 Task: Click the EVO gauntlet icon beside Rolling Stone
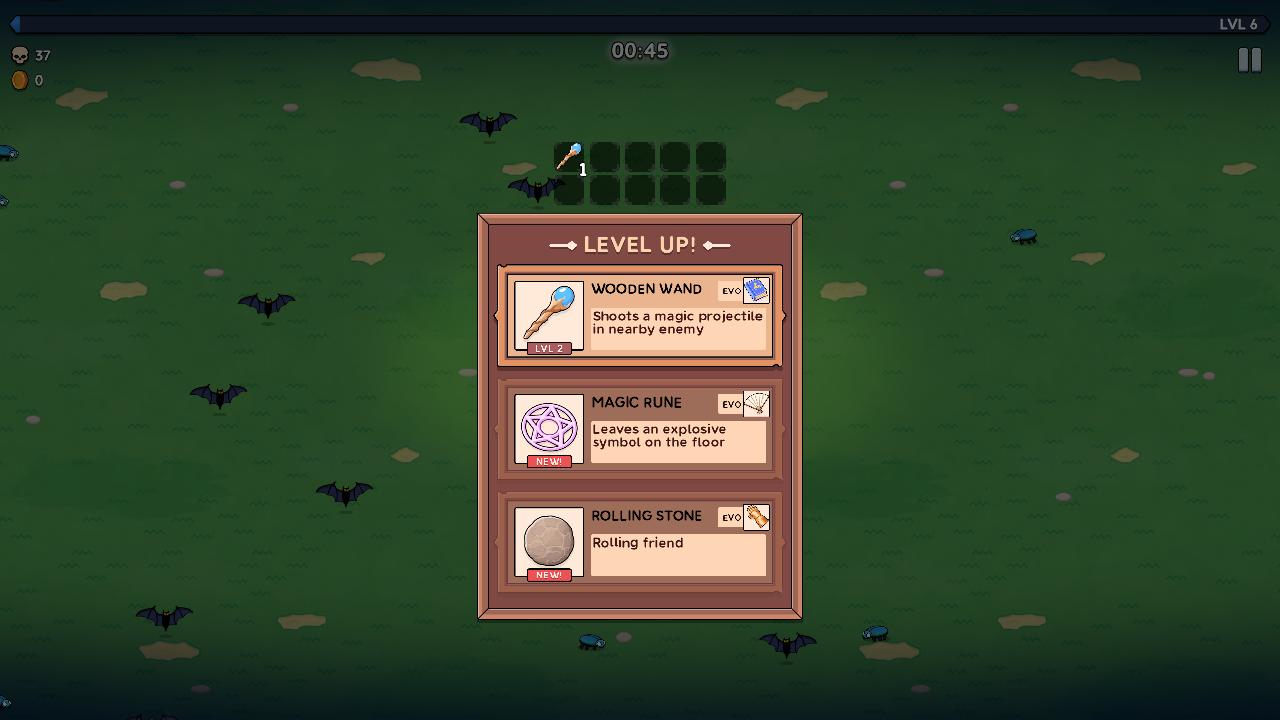[757, 517]
